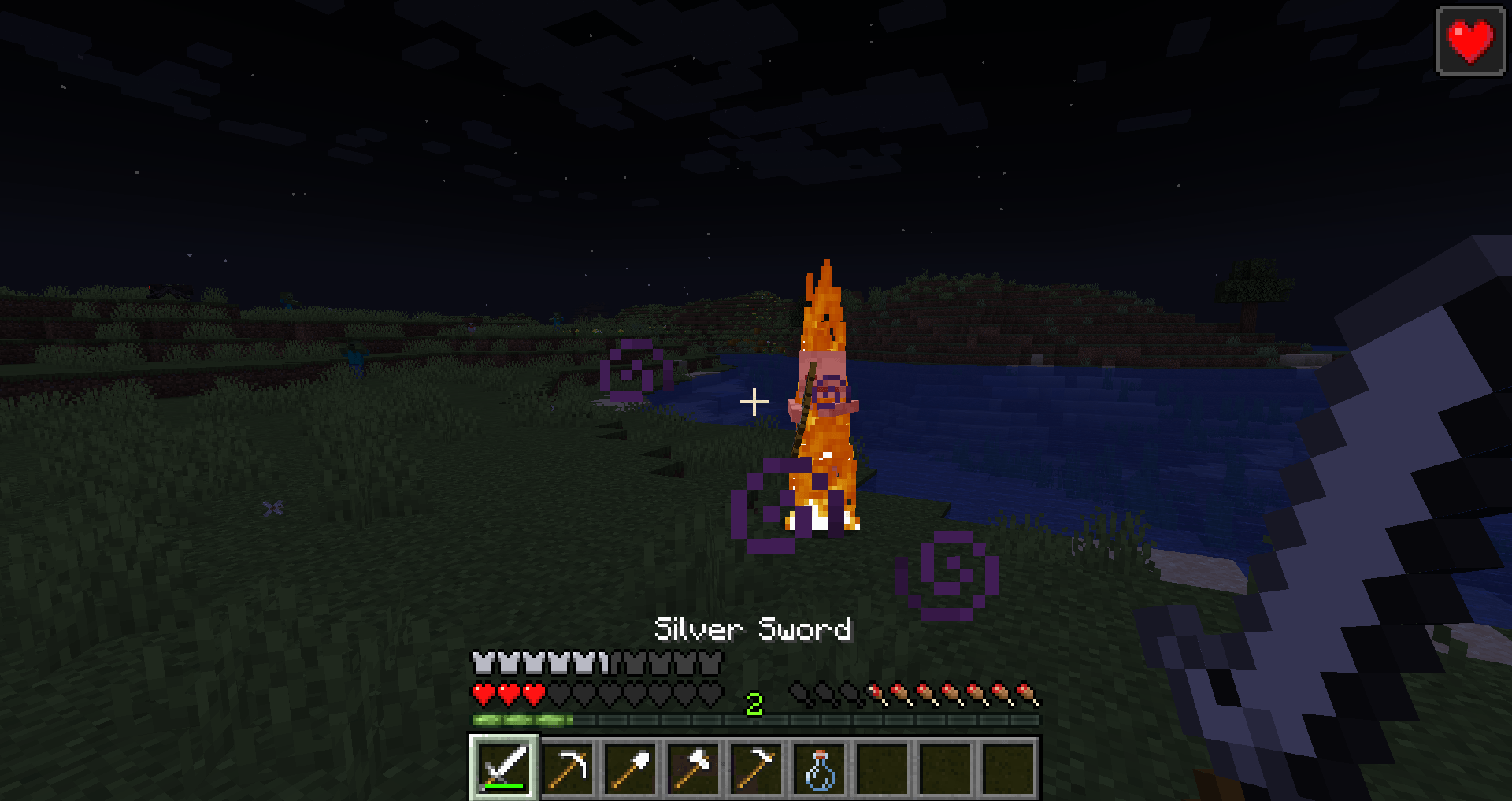Click the green durability bar under the sword slot
The width and height of the screenshot is (1512, 801).
click(504, 786)
